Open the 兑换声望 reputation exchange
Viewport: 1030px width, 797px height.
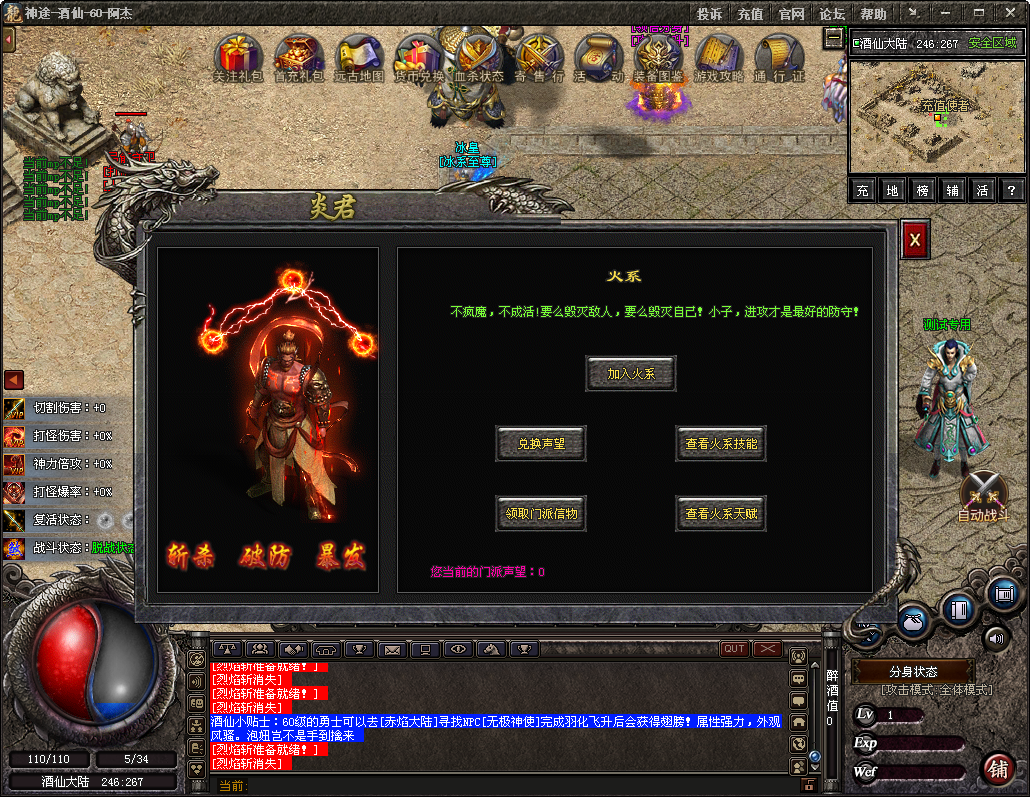[541, 444]
